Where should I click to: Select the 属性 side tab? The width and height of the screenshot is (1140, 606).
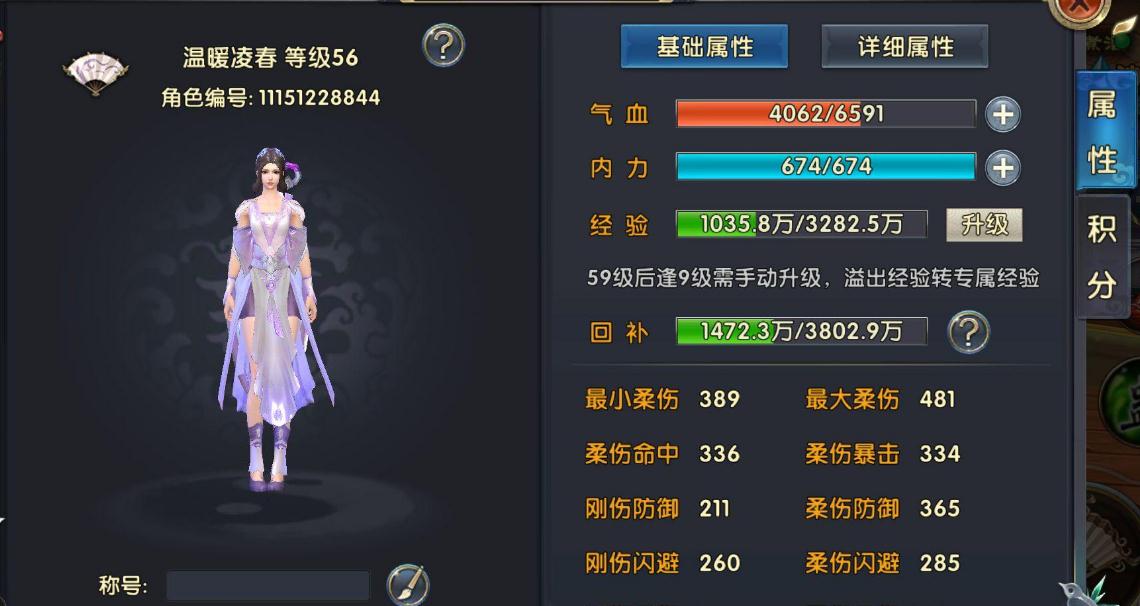coord(1101,132)
